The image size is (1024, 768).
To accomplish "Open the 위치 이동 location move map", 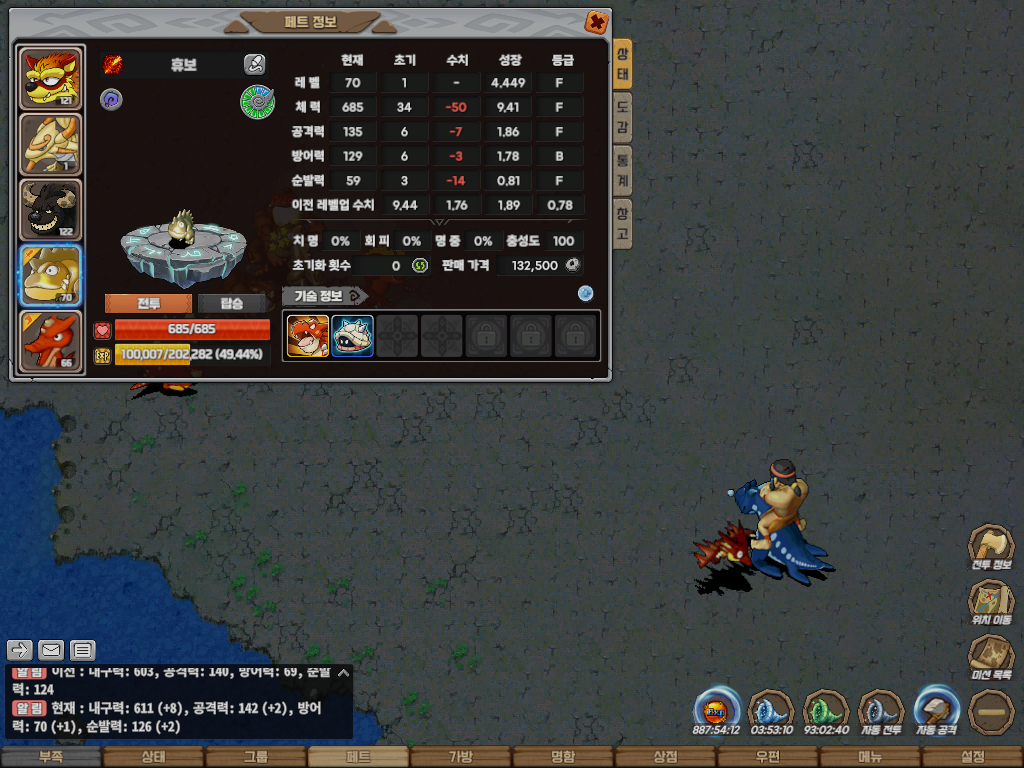I will [991, 602].
